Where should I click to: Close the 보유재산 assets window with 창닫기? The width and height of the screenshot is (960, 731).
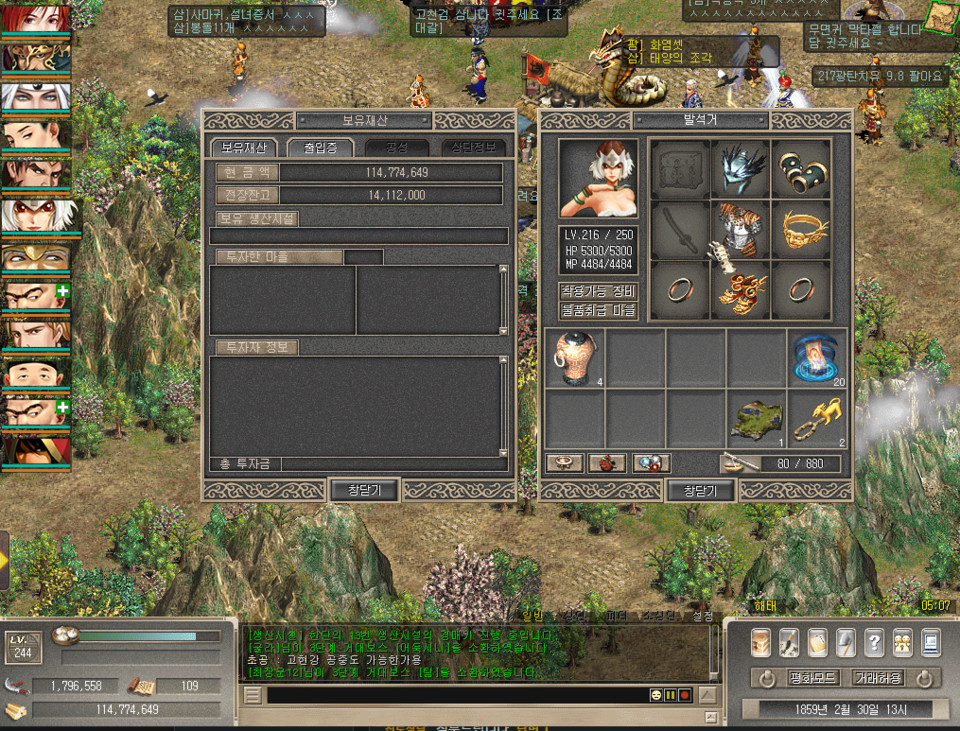click(364, 490)
